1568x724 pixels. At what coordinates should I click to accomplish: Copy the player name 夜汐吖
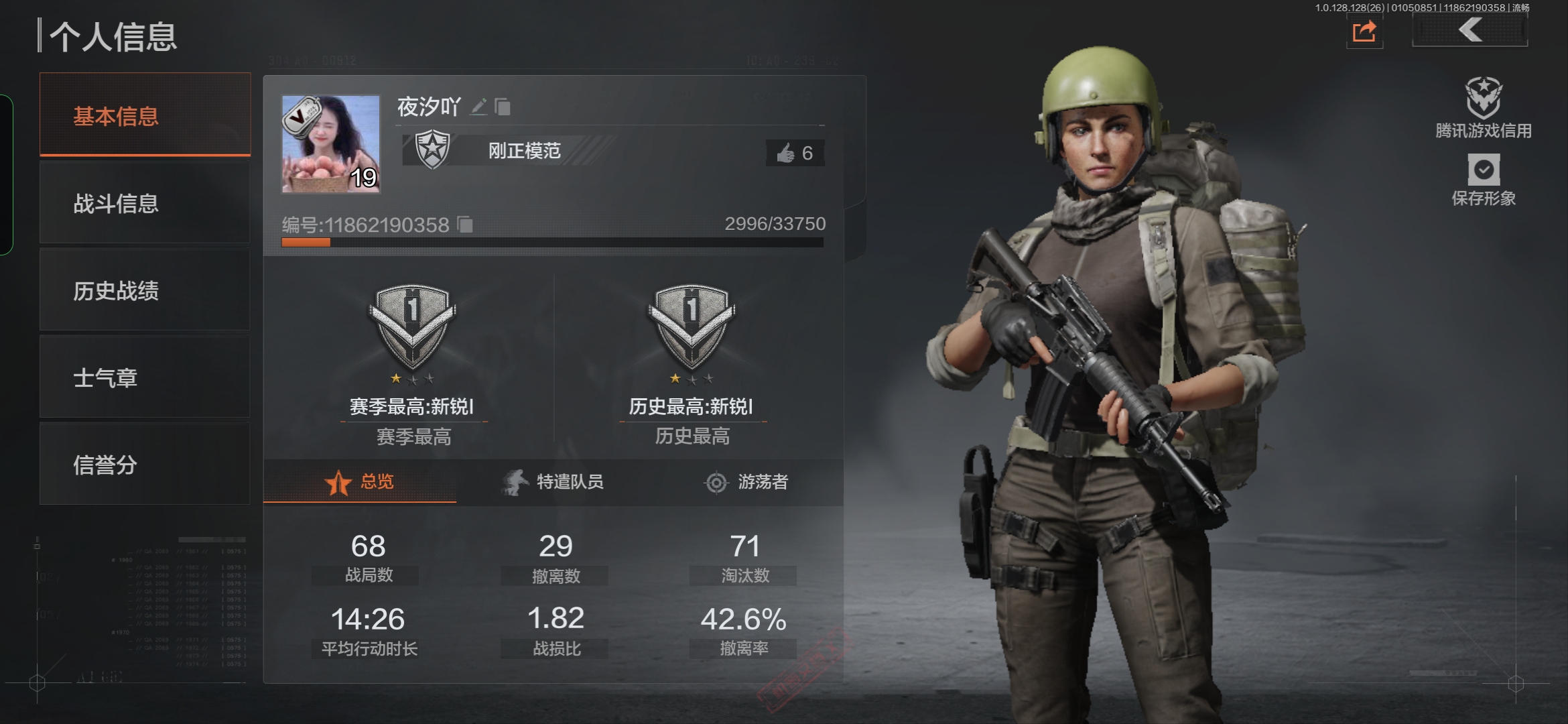pos(503,107)
